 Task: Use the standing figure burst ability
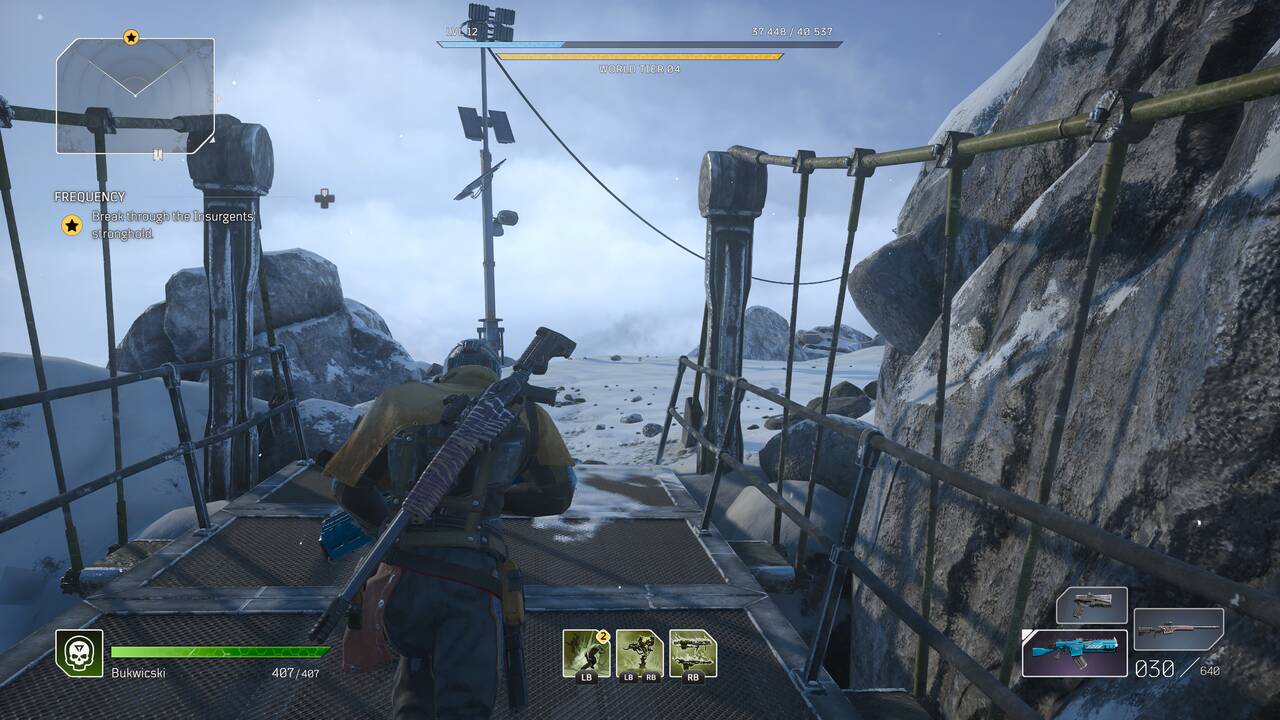pyautogui.click(x=639, y=653)
